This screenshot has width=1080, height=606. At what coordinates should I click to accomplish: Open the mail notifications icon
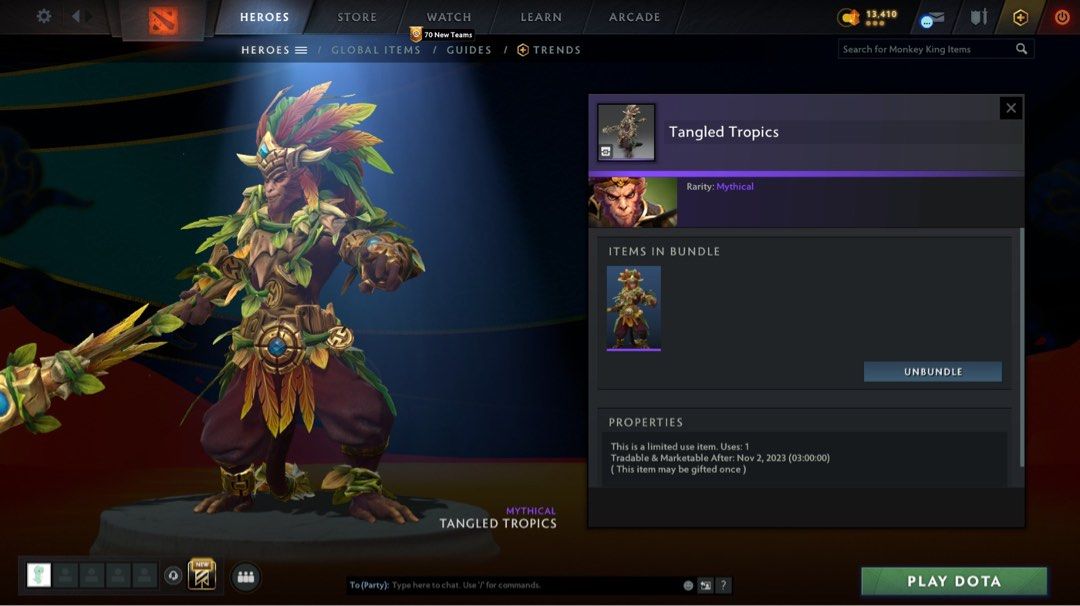[x=932, y=18]
